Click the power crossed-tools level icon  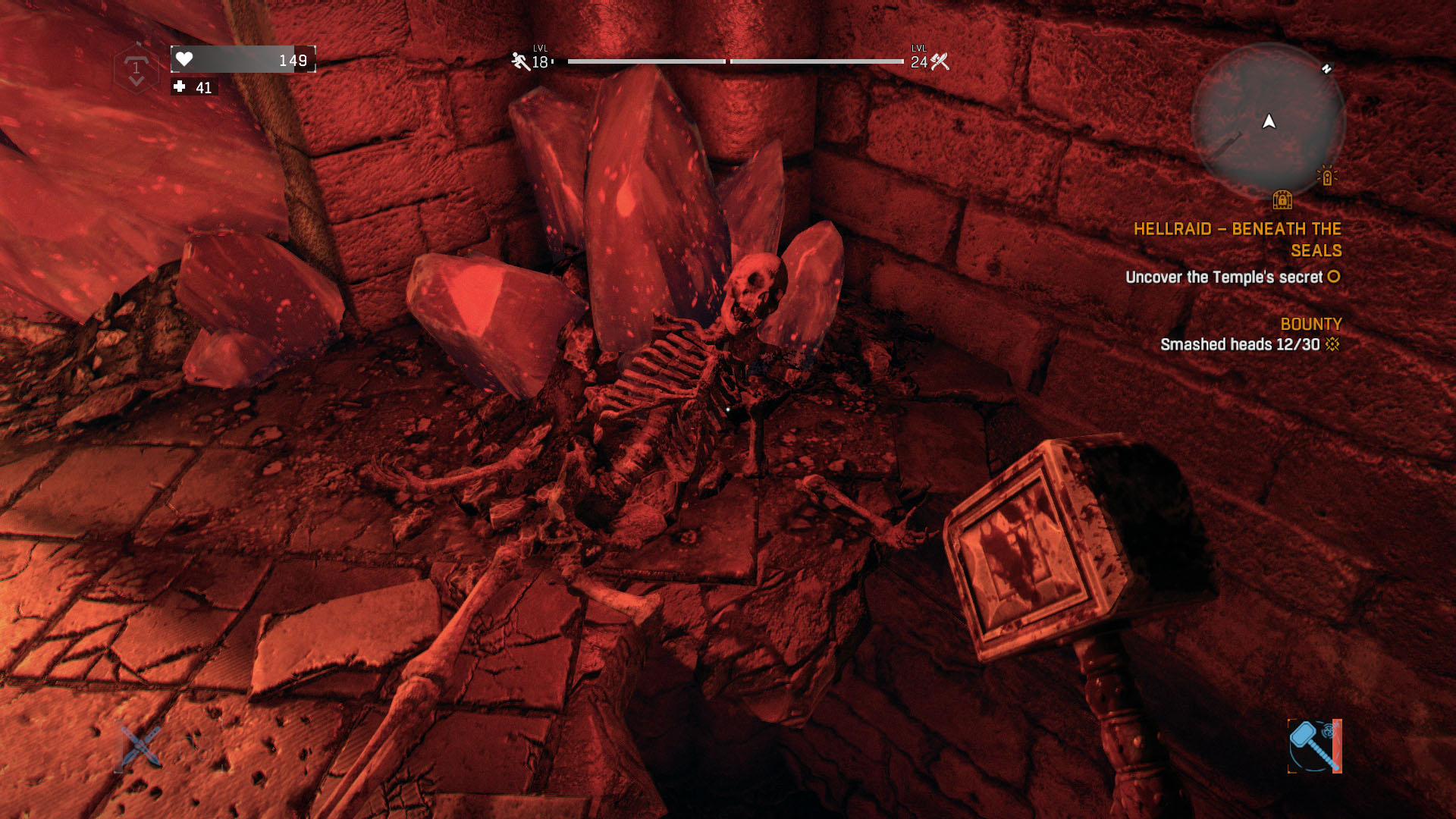tap(940, 61)
